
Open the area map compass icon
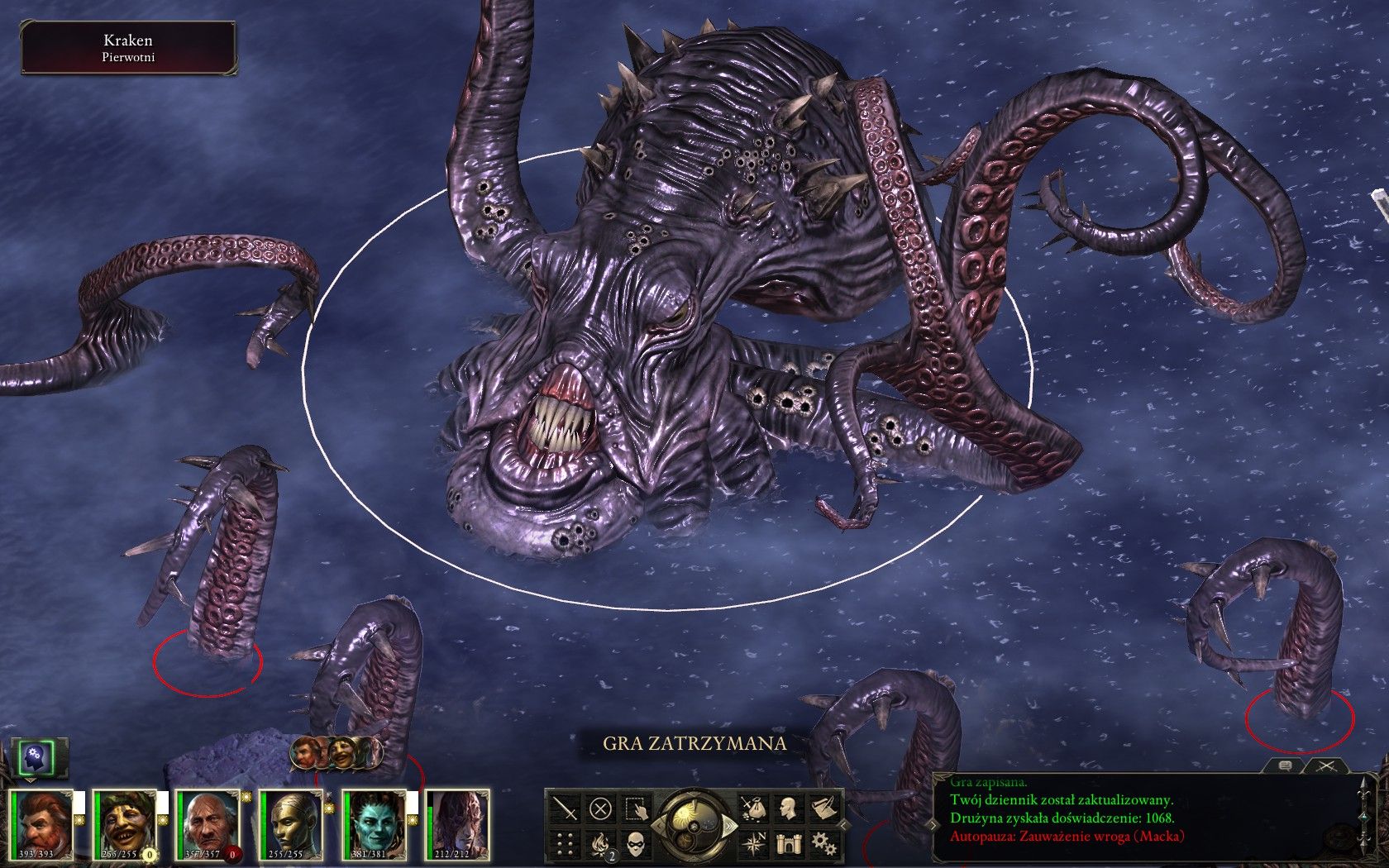pyautogui.click(x=753, y=843)
